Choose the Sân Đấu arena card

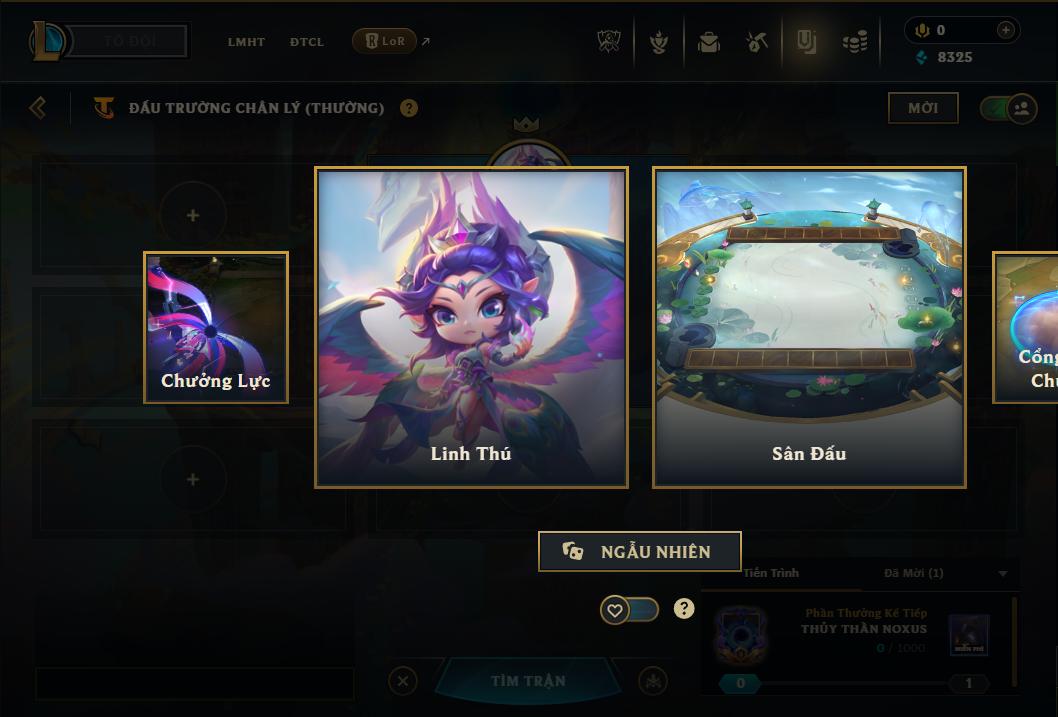tap(809, 327)
